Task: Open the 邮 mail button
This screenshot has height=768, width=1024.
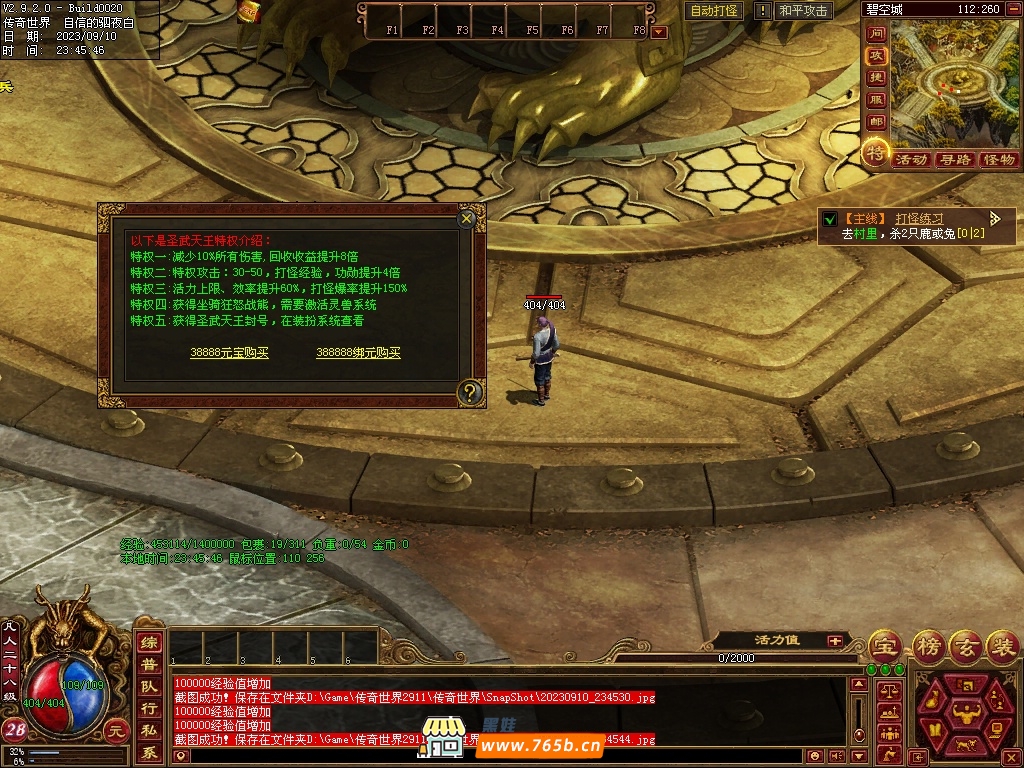Action: (x=876, y=123)
